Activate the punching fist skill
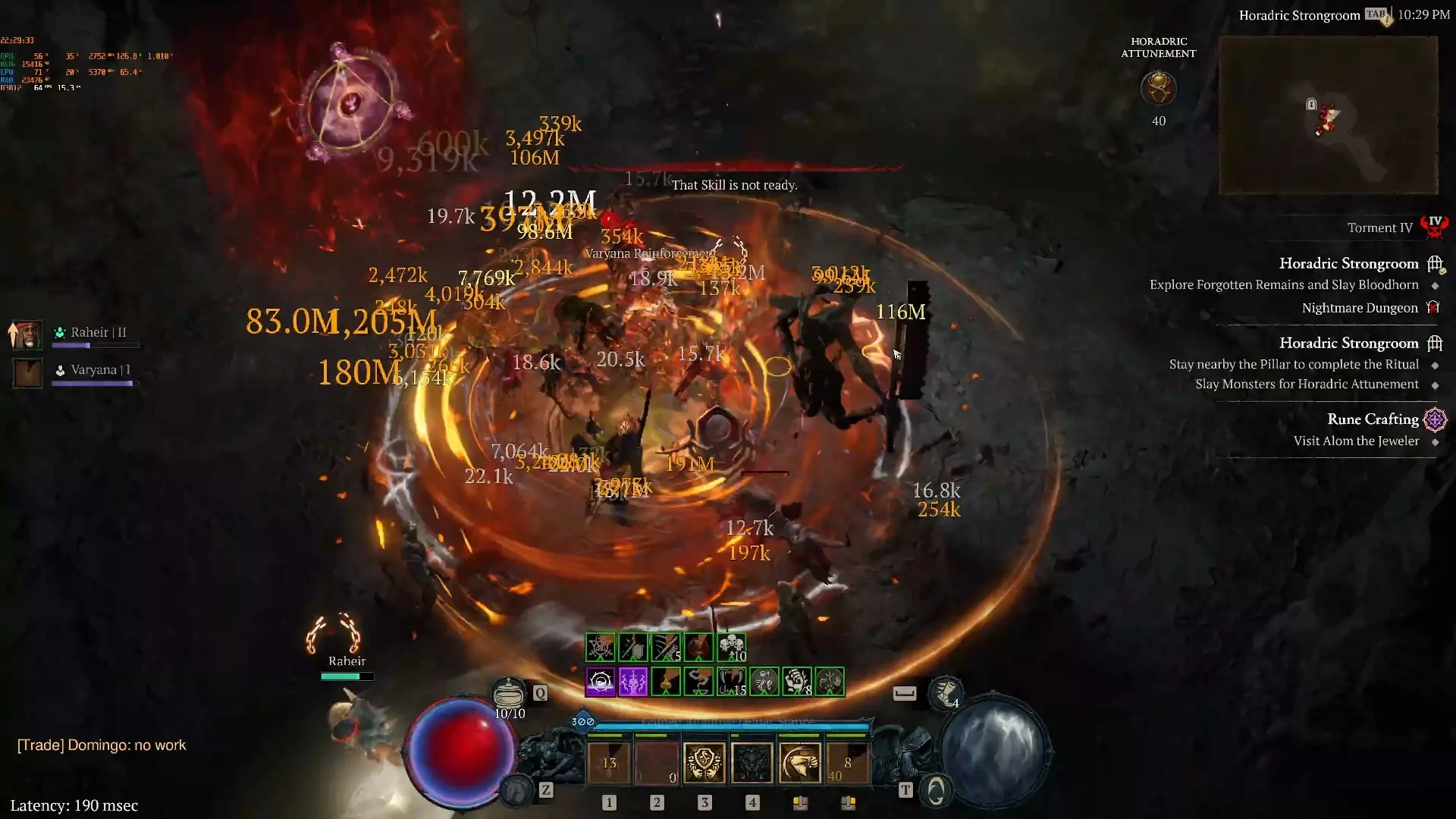This screenshot has height=819, width=1456. [799, 762]
